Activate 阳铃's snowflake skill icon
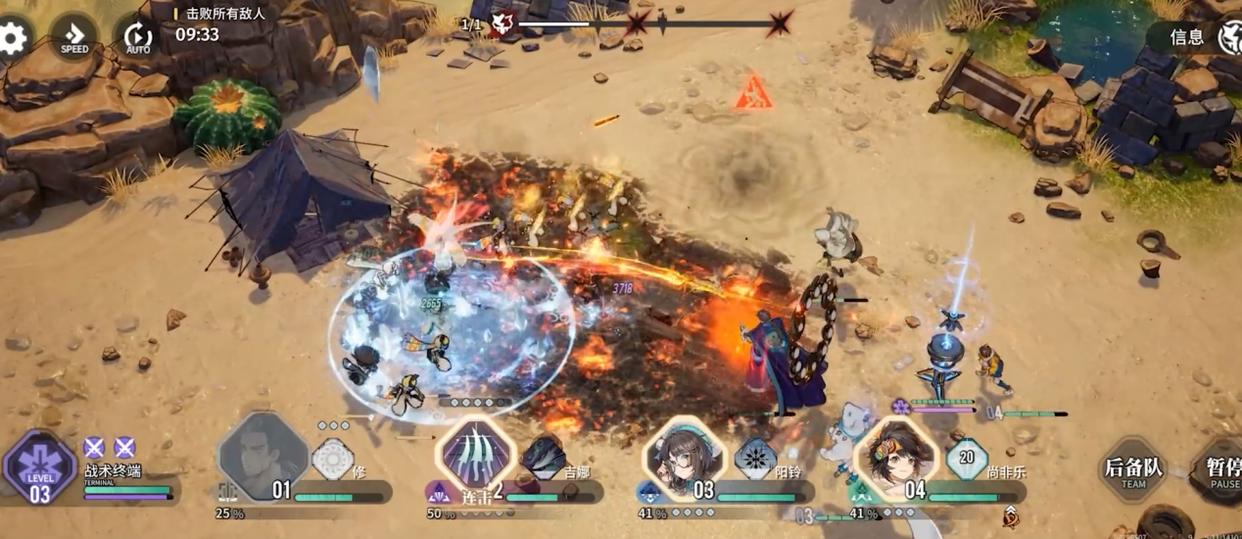Image resolution: width=1242 pixels, height=539 pixels. [755, 459]
